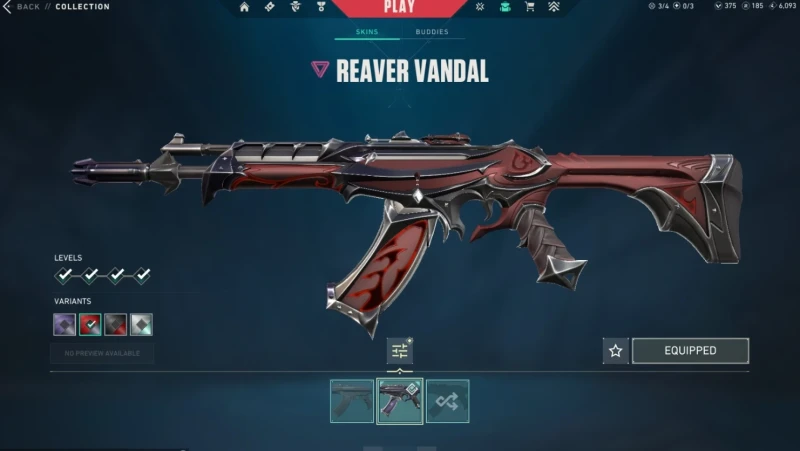Viewport: 800px width, 451px height.
Task: Select the purple skin variant swatch
Action: pos(64,324)
